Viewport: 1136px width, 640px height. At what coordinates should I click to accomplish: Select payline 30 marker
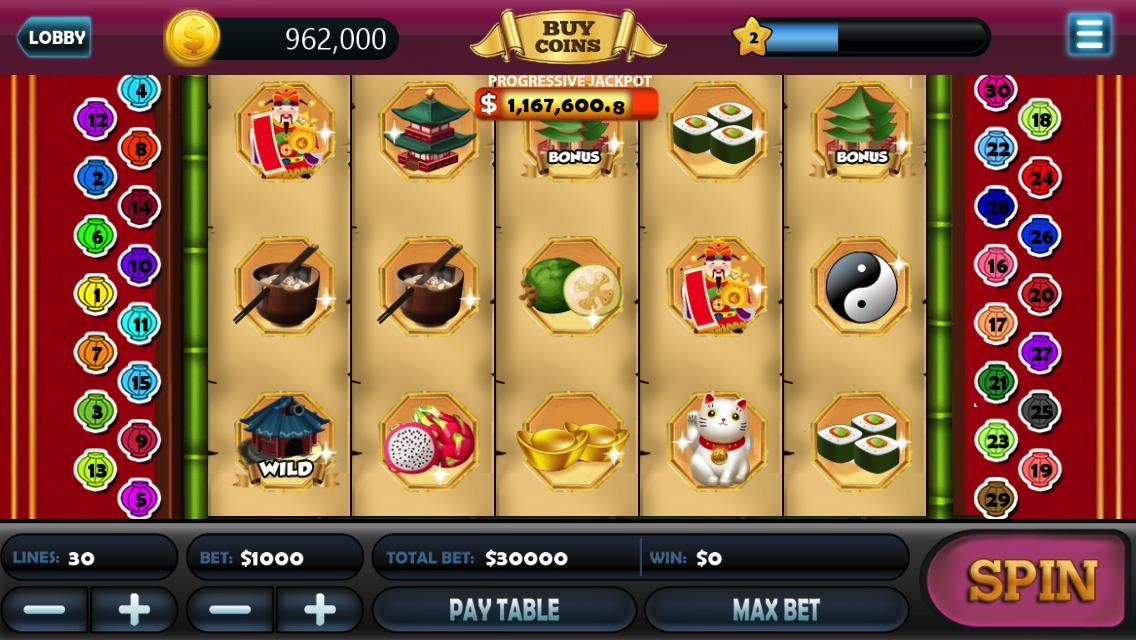[x=996, y=90]
